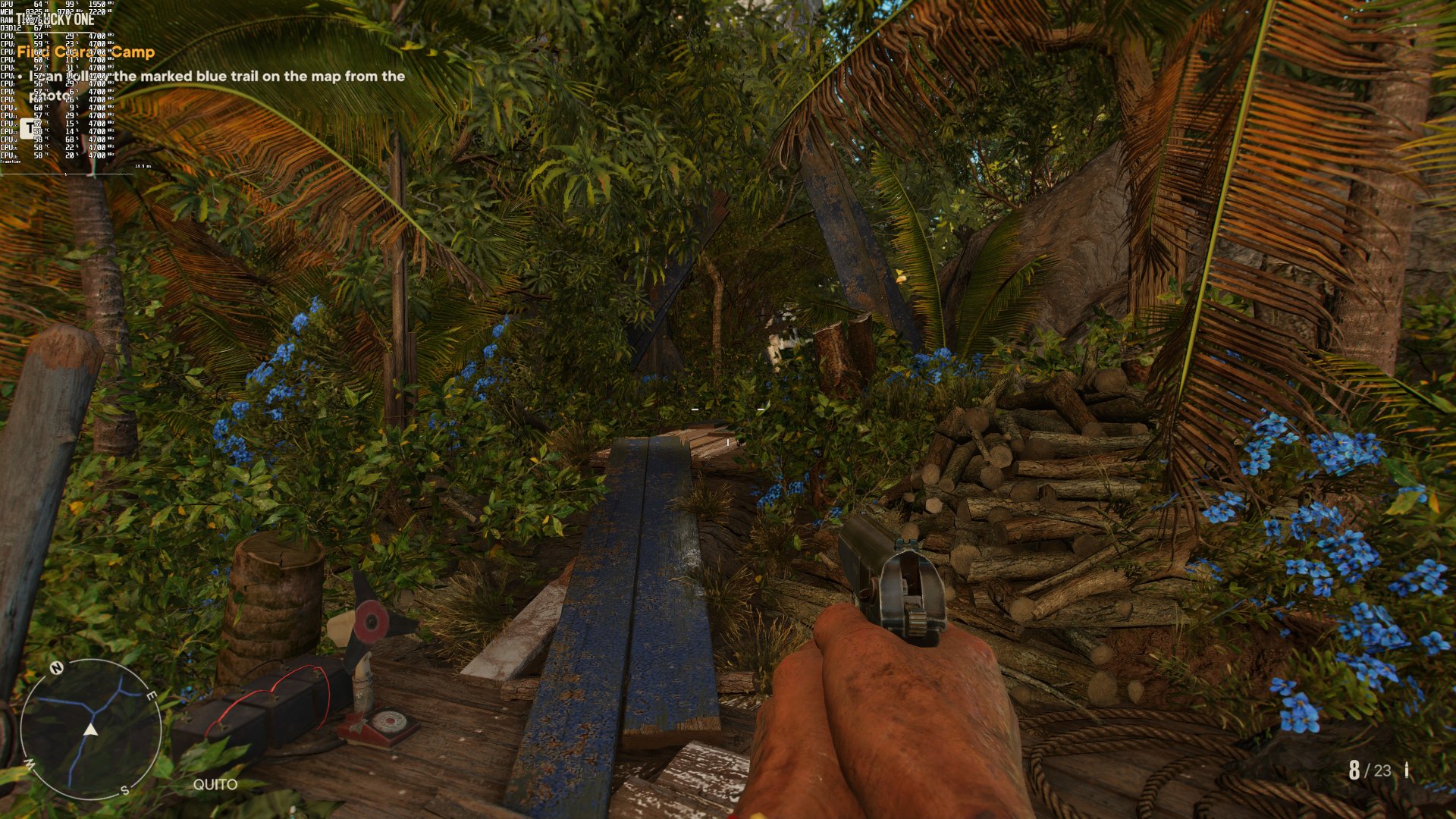The height and width of the screenshot is (819, 1456).
Task: Click the Find Clara's Camp objective title
Action: click(x=87, y=53)
